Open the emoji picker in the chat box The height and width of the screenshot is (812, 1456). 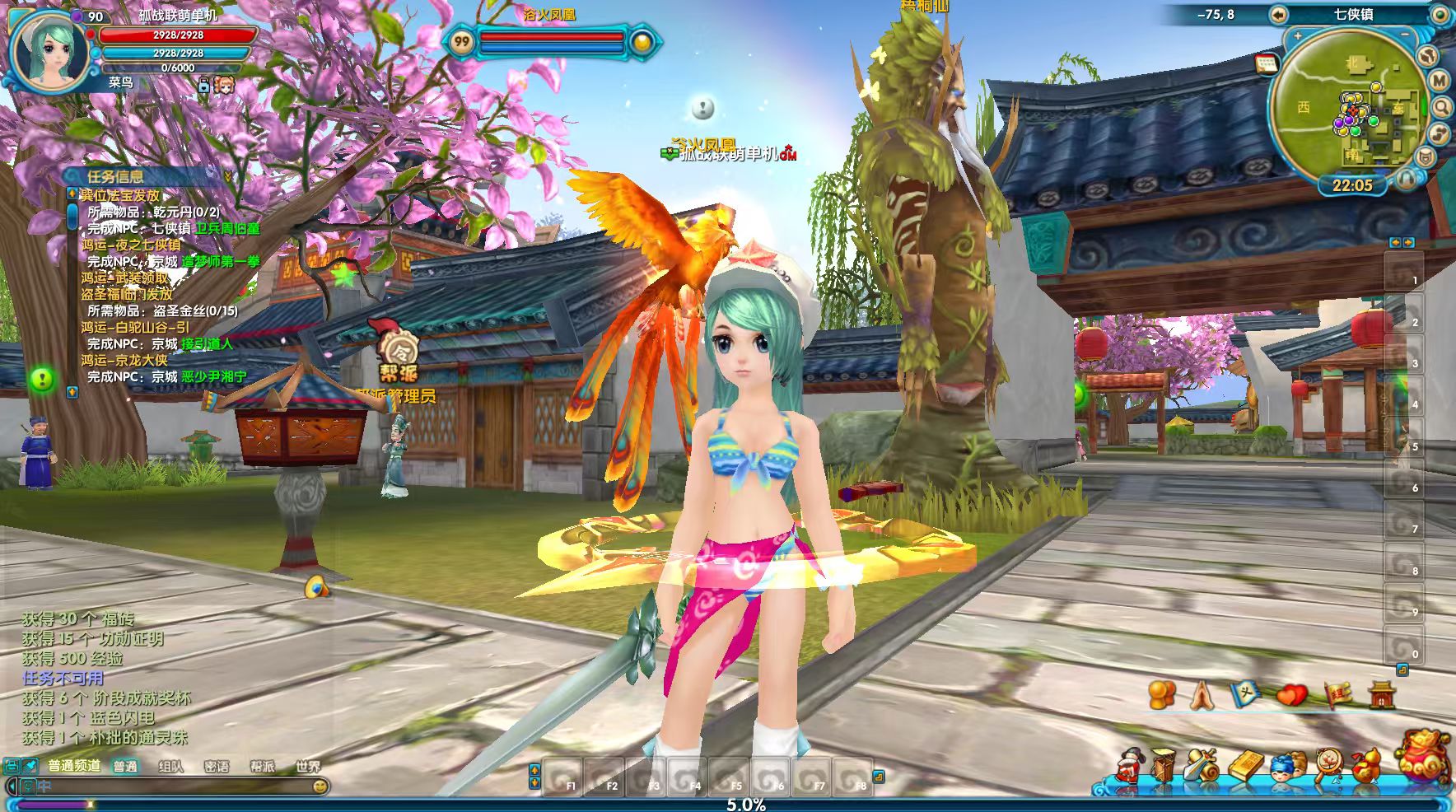coord(320,786)
